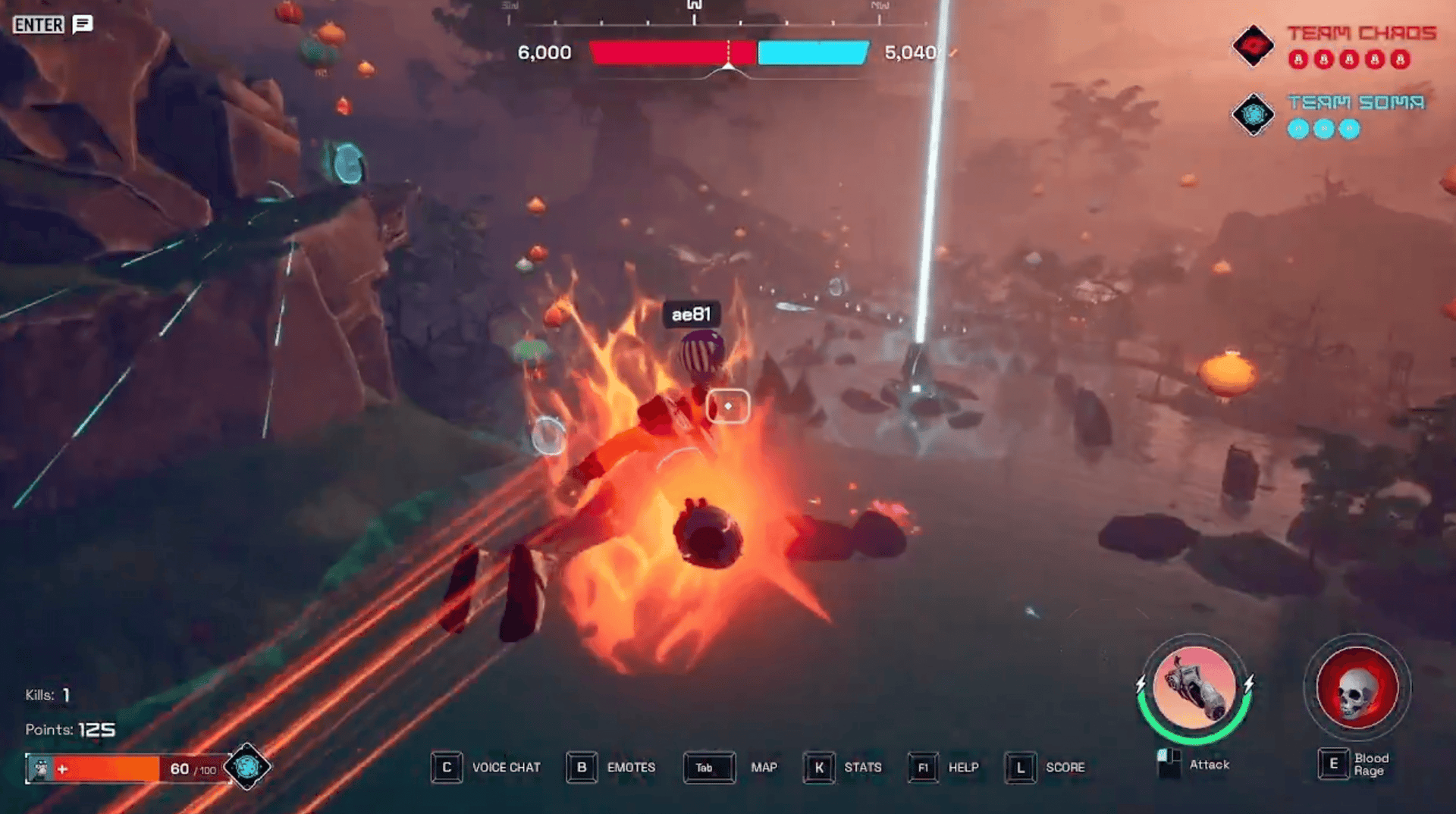The height and width of the screenshot is (814, 1456).
Task: Open Help by clicking the F1 label
Action: [924, 767]
